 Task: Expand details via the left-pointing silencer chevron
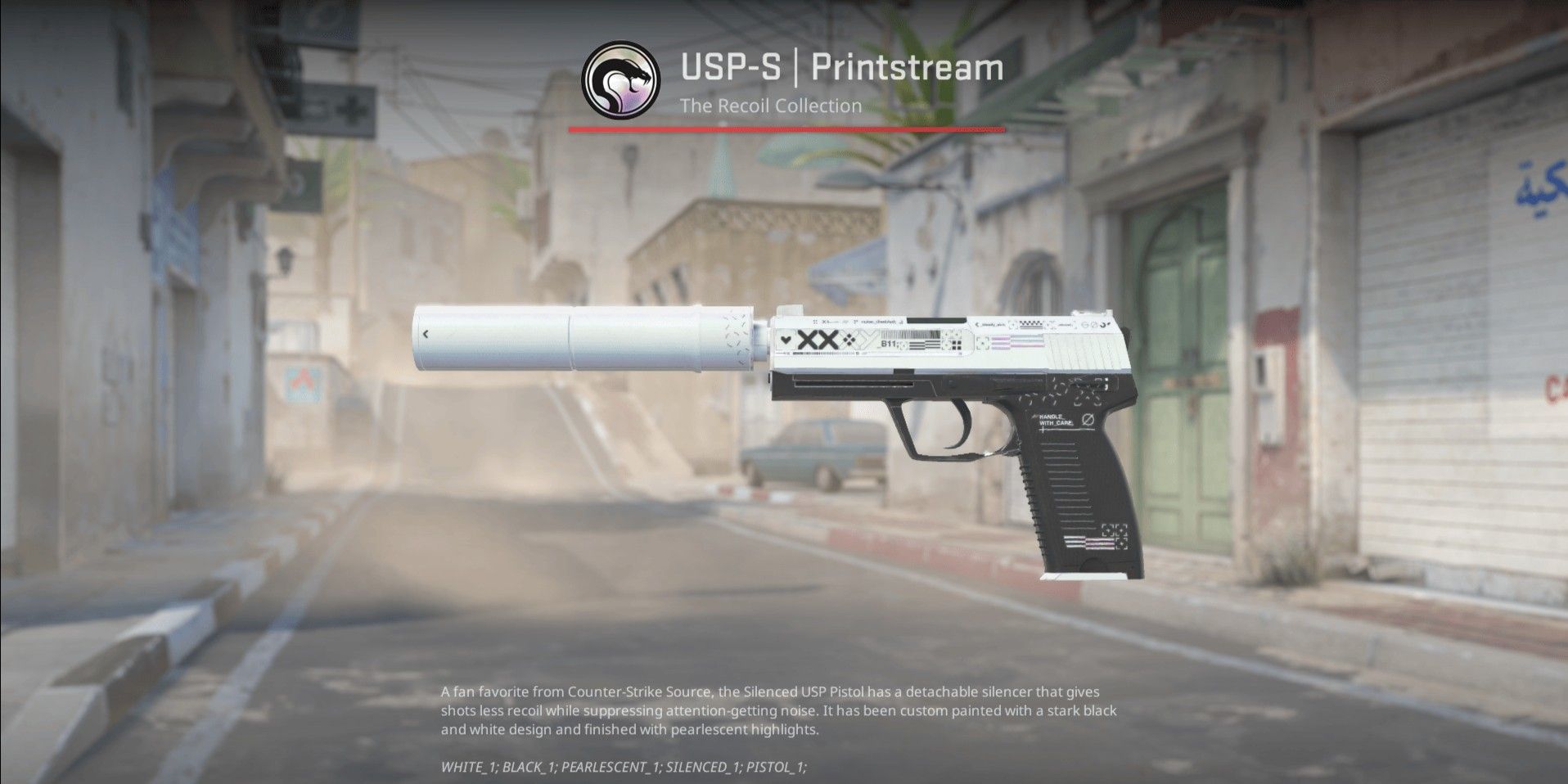pos(426,336)
